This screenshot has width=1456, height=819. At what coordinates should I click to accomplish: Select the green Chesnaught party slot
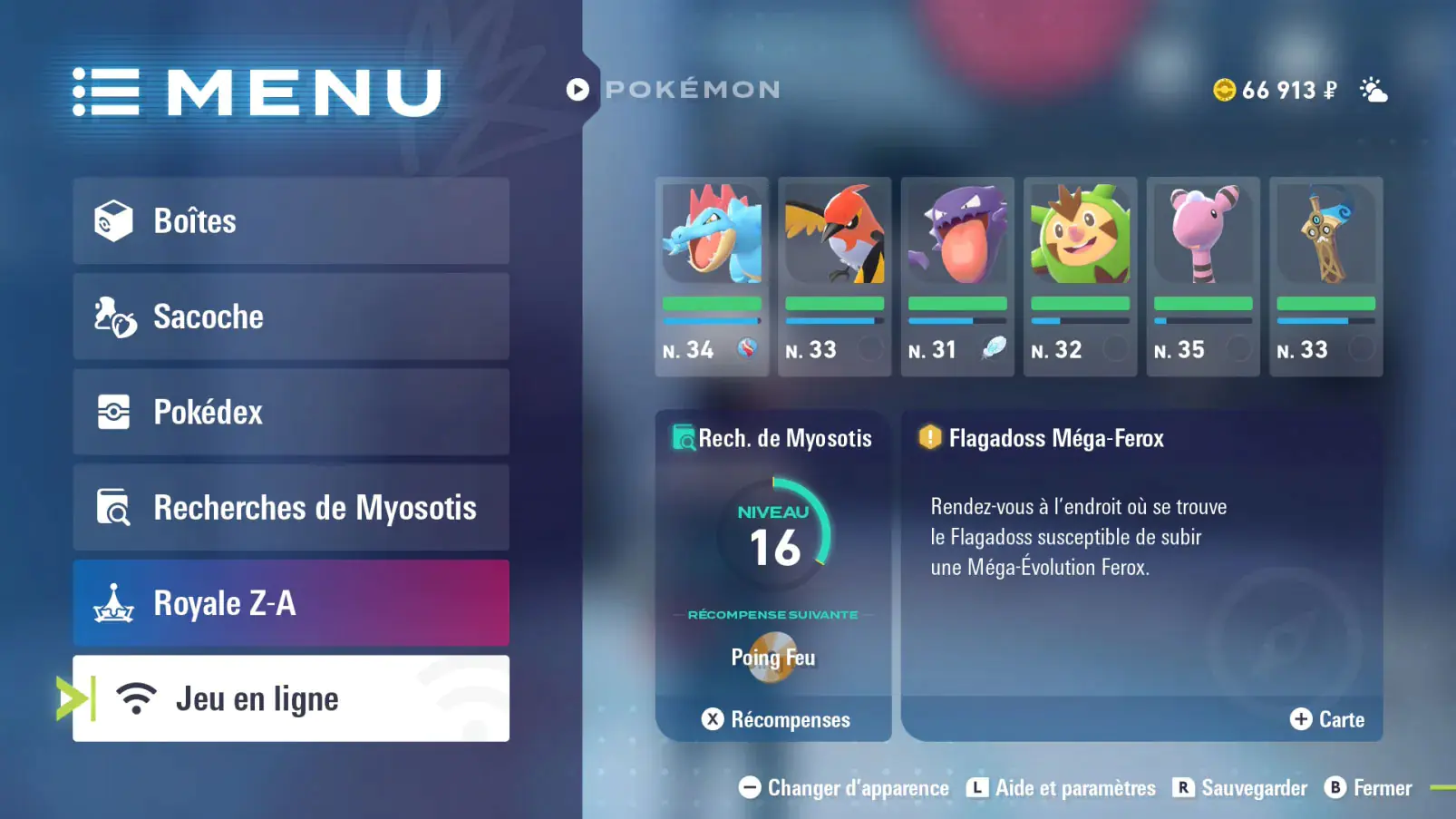point(1080,276)
